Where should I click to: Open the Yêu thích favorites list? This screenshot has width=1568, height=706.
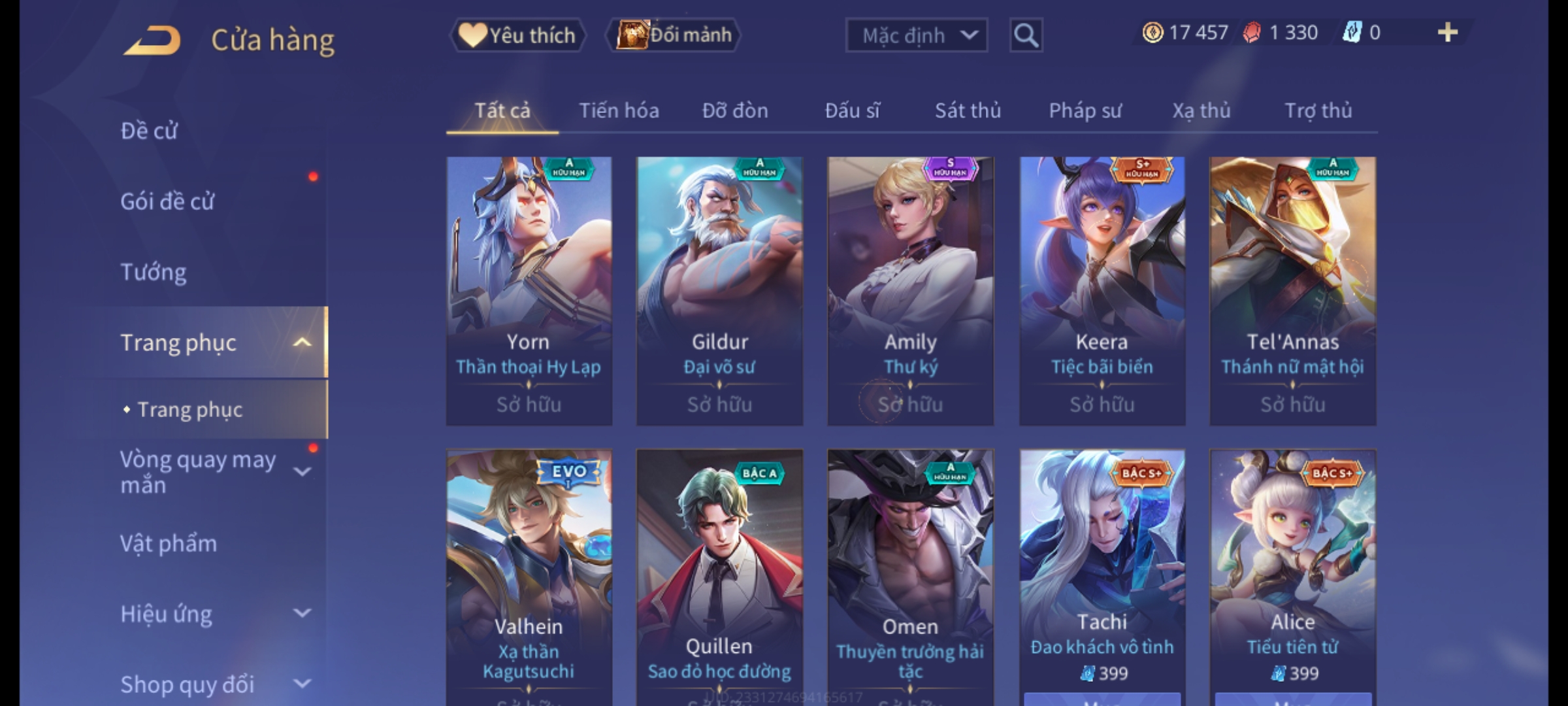click(x=517, y=35)
